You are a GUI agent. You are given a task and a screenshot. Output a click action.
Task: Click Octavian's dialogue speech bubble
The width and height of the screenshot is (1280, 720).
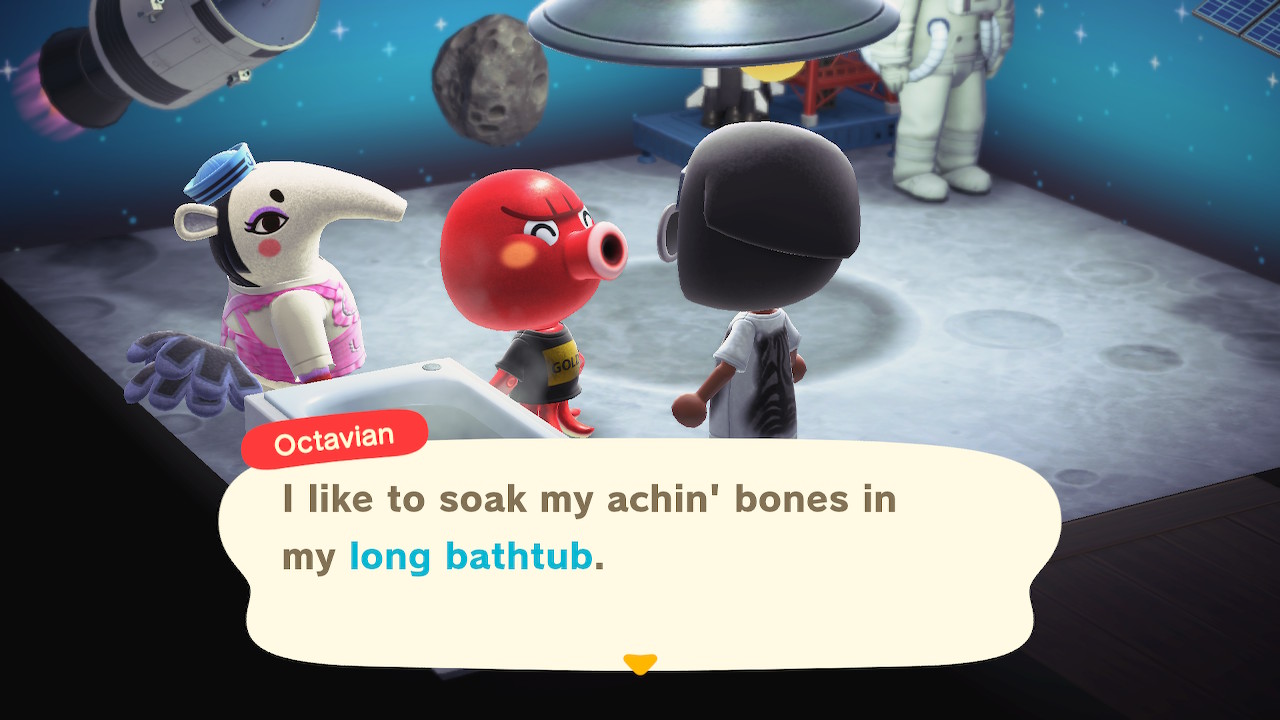pos(640,555)
